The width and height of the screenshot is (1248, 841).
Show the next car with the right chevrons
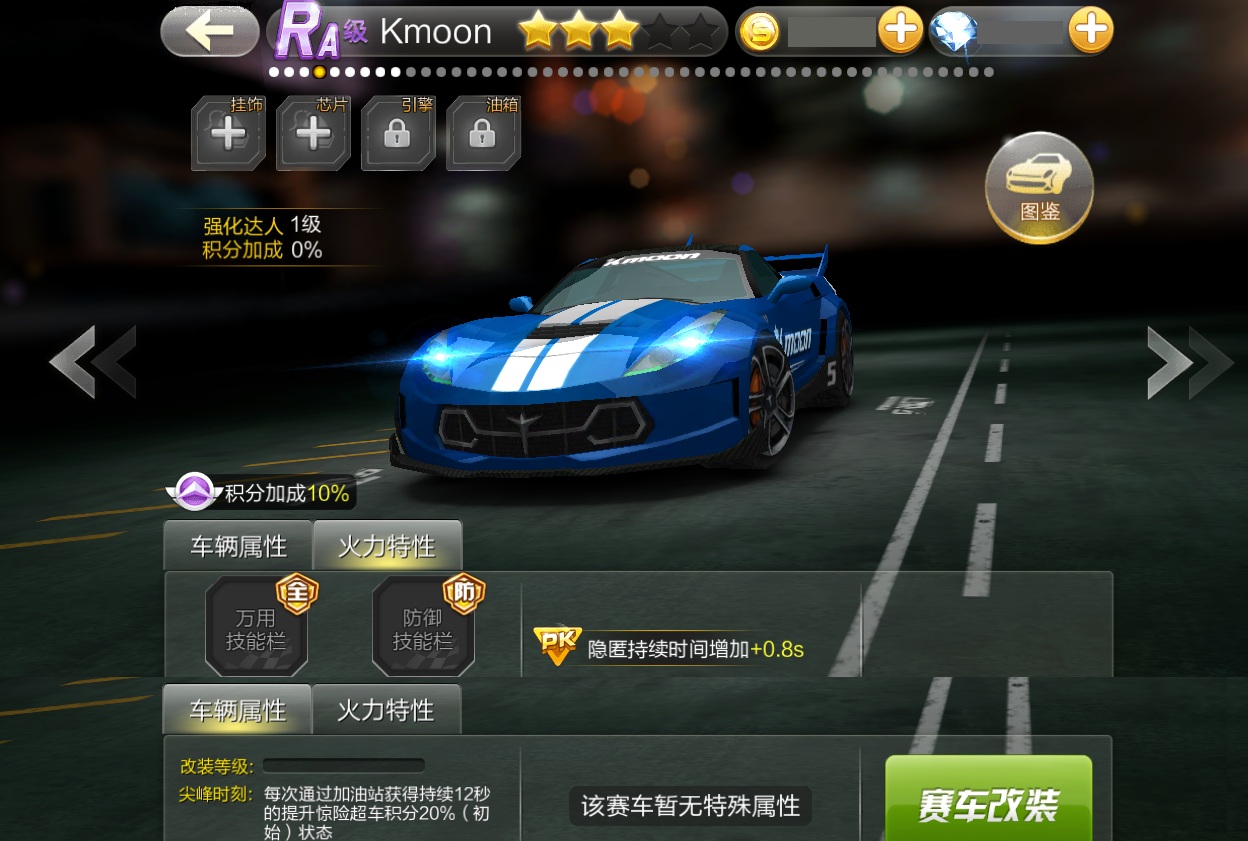[1189, 361]
